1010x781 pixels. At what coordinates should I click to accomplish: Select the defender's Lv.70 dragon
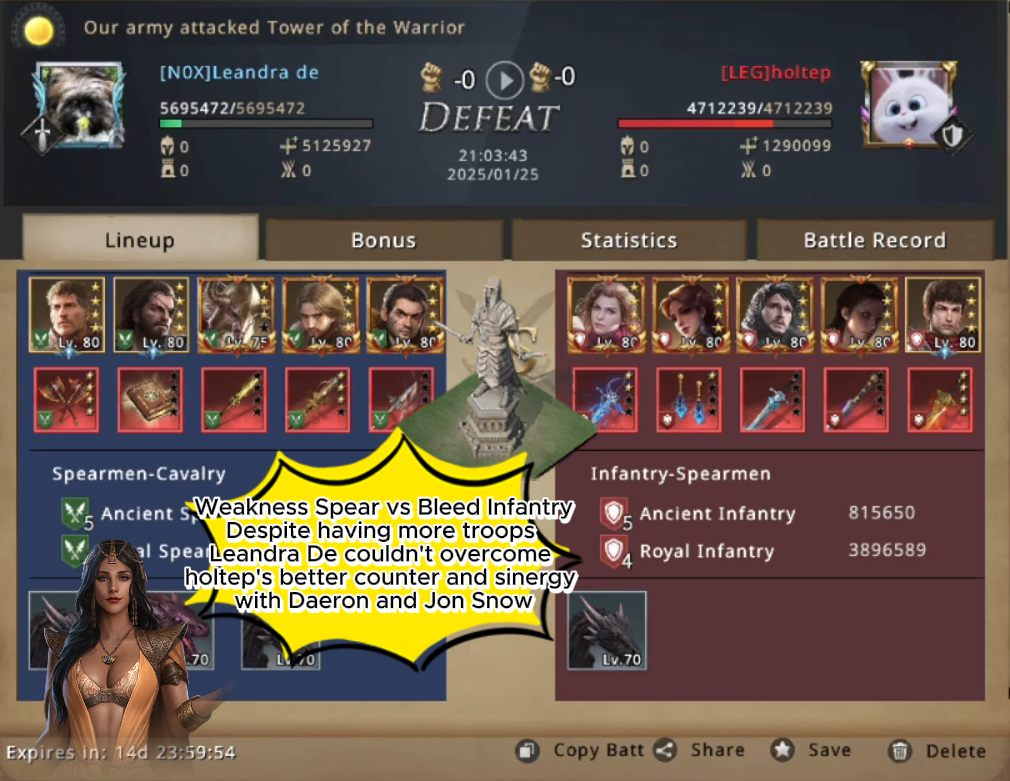pos(607,630)
